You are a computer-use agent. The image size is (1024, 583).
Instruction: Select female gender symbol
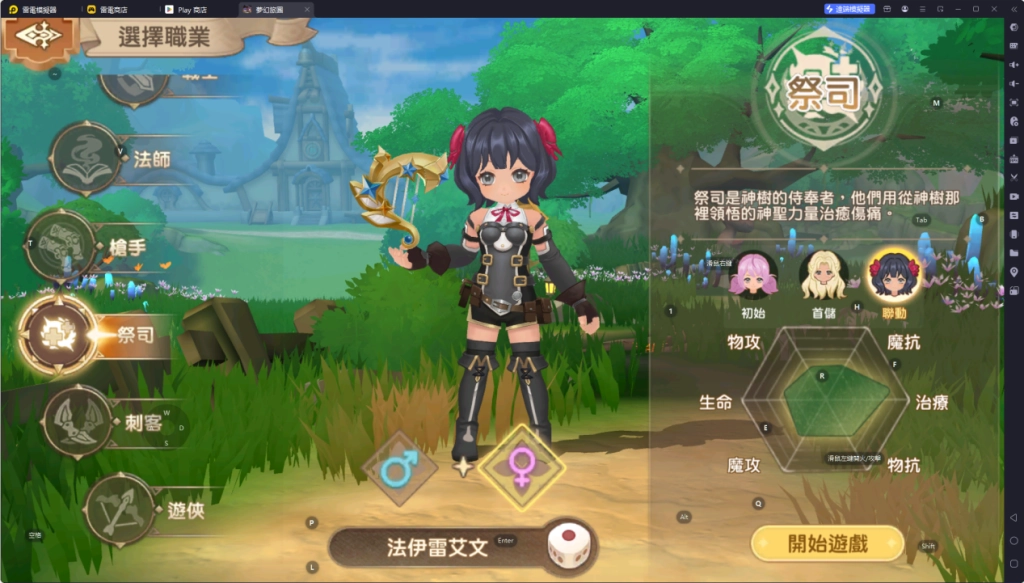click(x=521, y=467)
